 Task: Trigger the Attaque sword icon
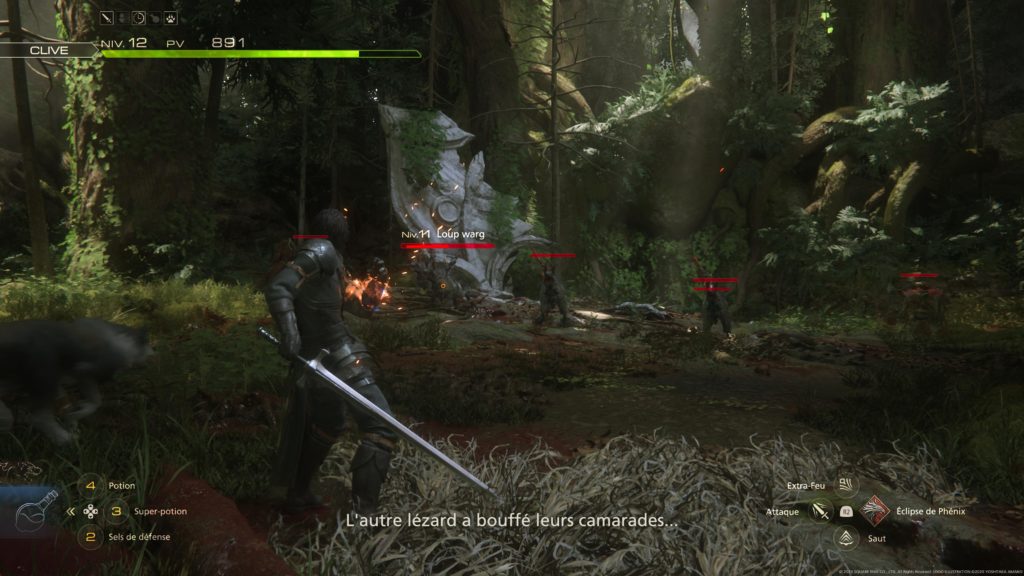point(821,512)
